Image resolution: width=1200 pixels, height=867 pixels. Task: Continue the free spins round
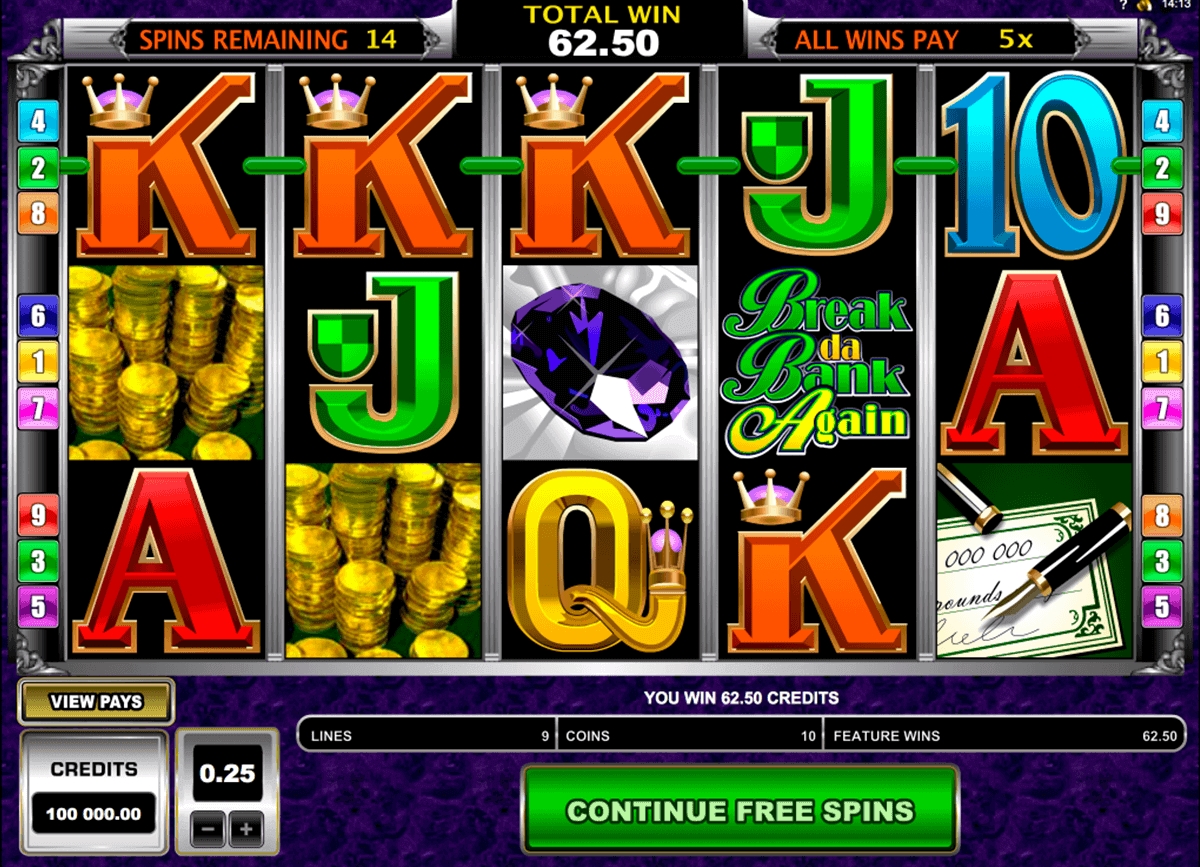click(x=739, y=809)
